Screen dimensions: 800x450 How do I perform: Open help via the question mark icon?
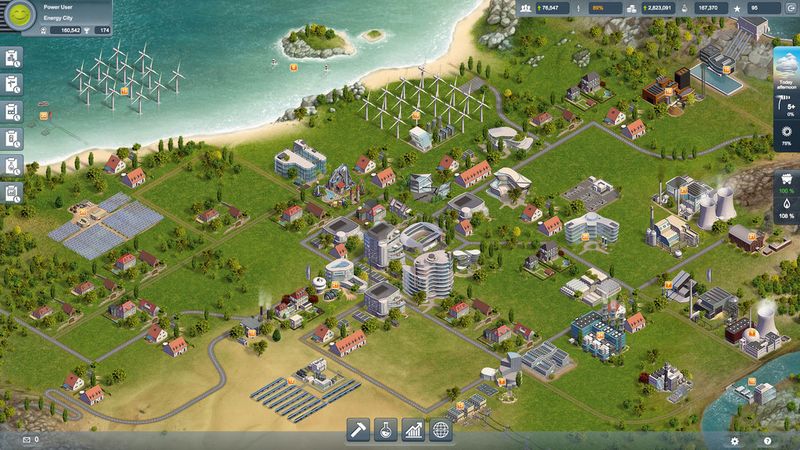pyautogui.click(x=766, y=440)
